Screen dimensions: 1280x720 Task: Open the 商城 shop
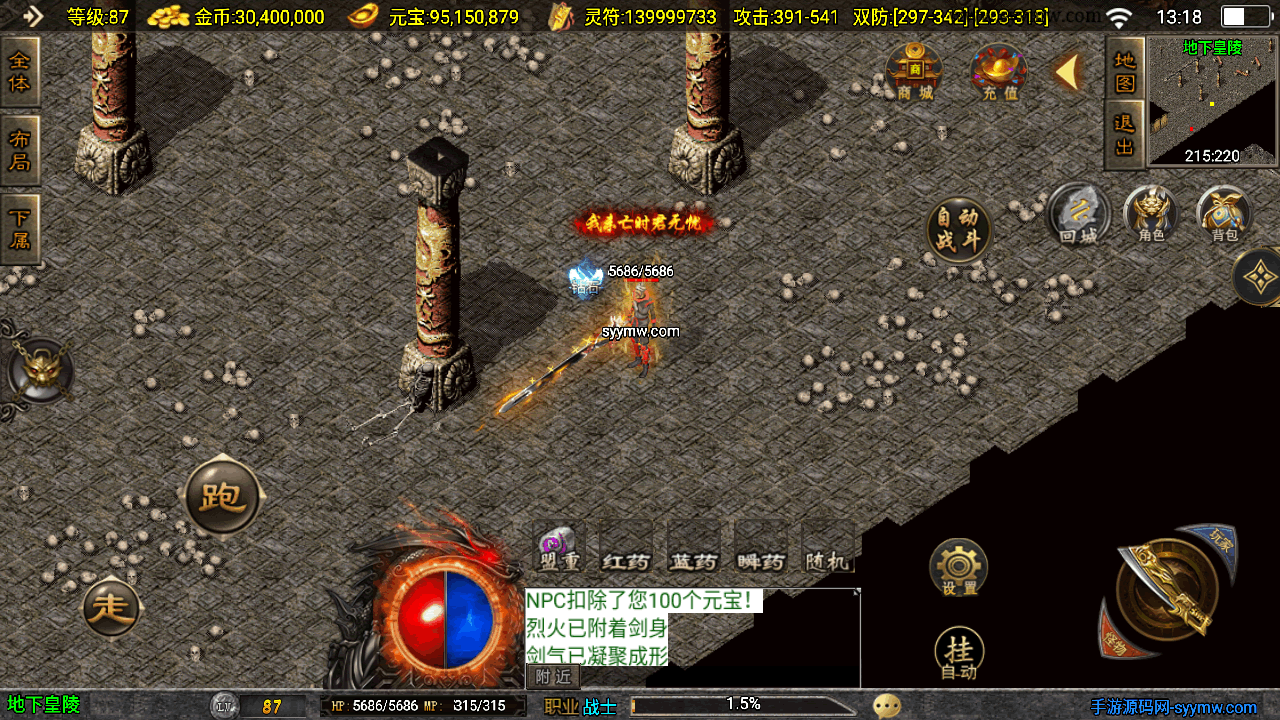pos(914,71)
